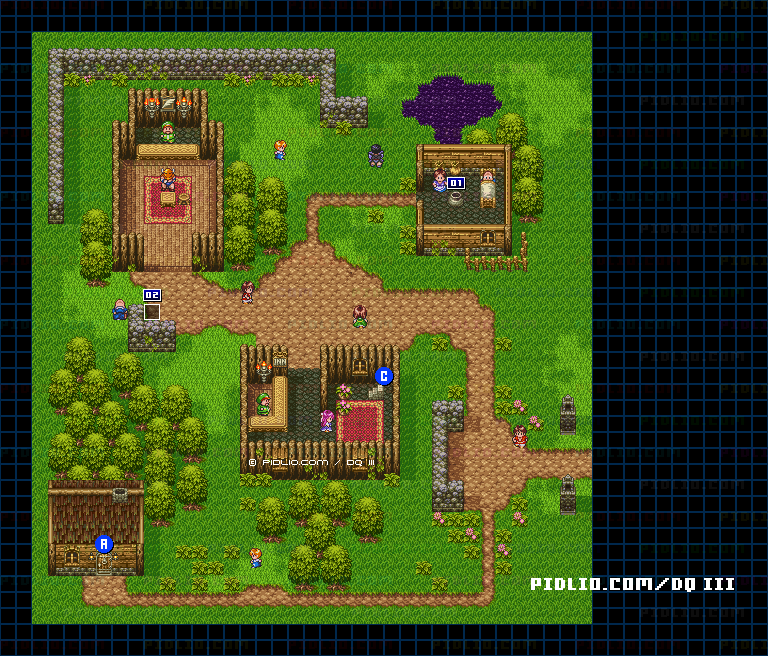This screenshot has width=768, height=656.
Task: Choose the 01 numbered map marker
Action: 456,183
